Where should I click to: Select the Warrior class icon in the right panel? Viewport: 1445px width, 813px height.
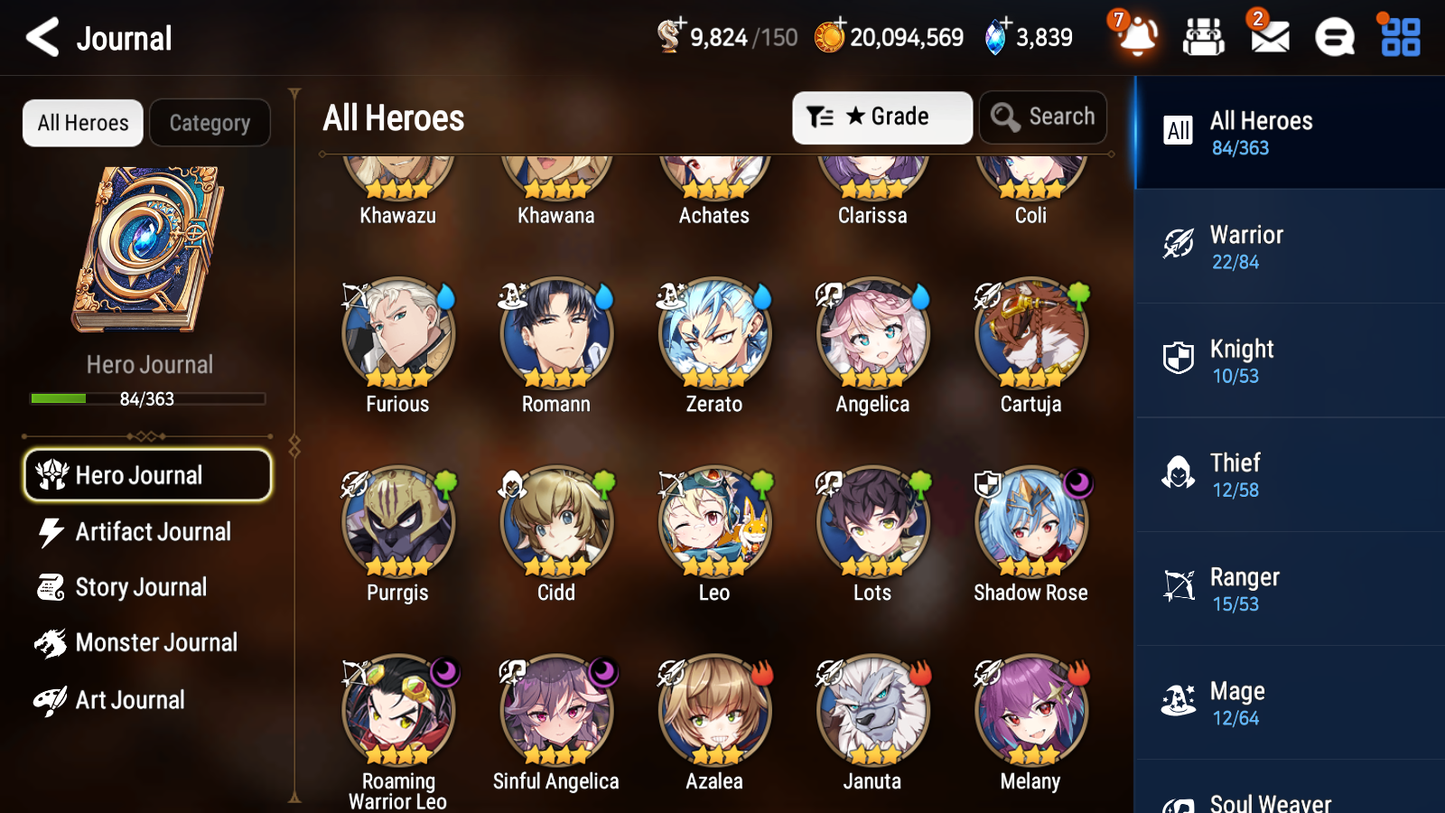1180,245
